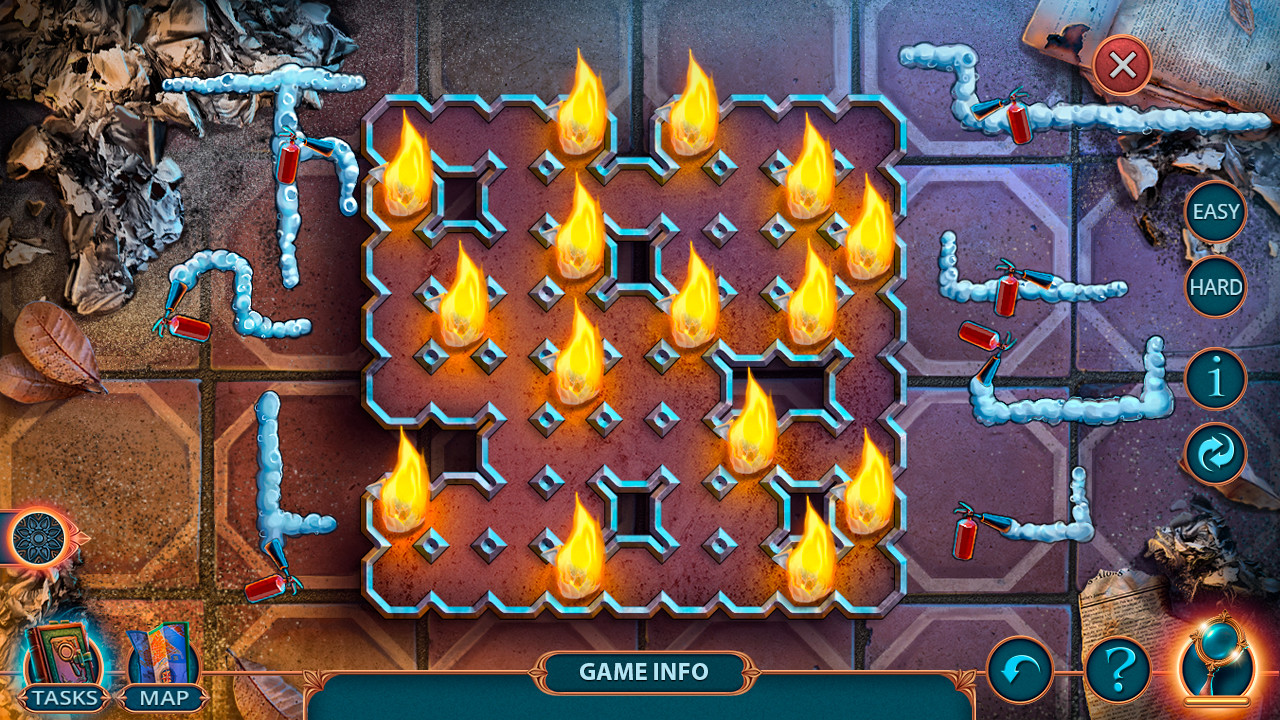
Task: Switch difficulty to HARD mode
Action: pos(1214,287)
